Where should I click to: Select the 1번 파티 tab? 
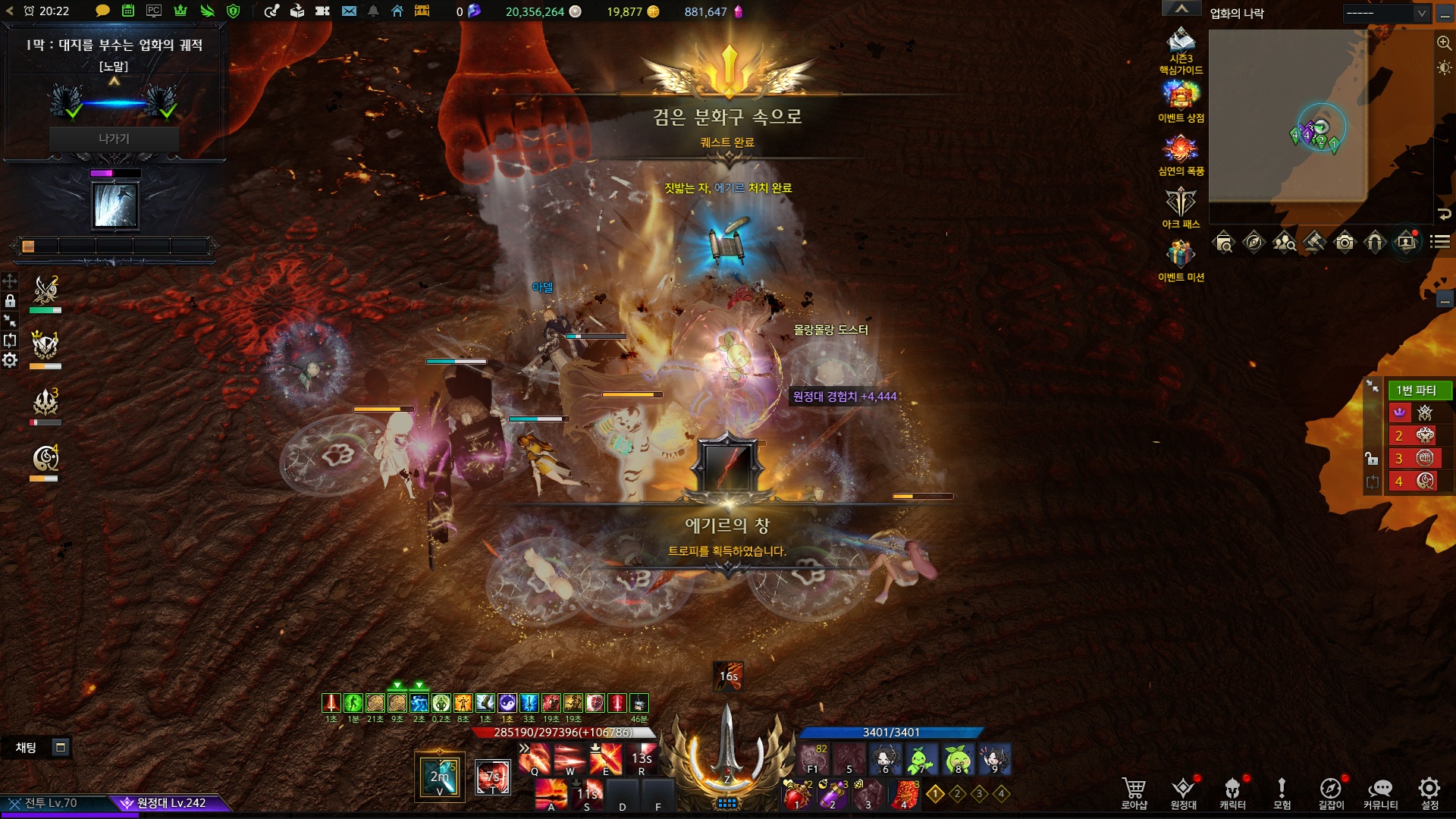pos(1417,390)
